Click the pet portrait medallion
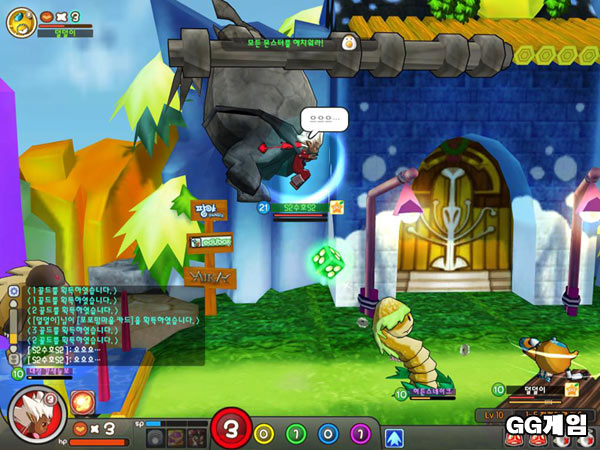 click(x=20, y=21)
